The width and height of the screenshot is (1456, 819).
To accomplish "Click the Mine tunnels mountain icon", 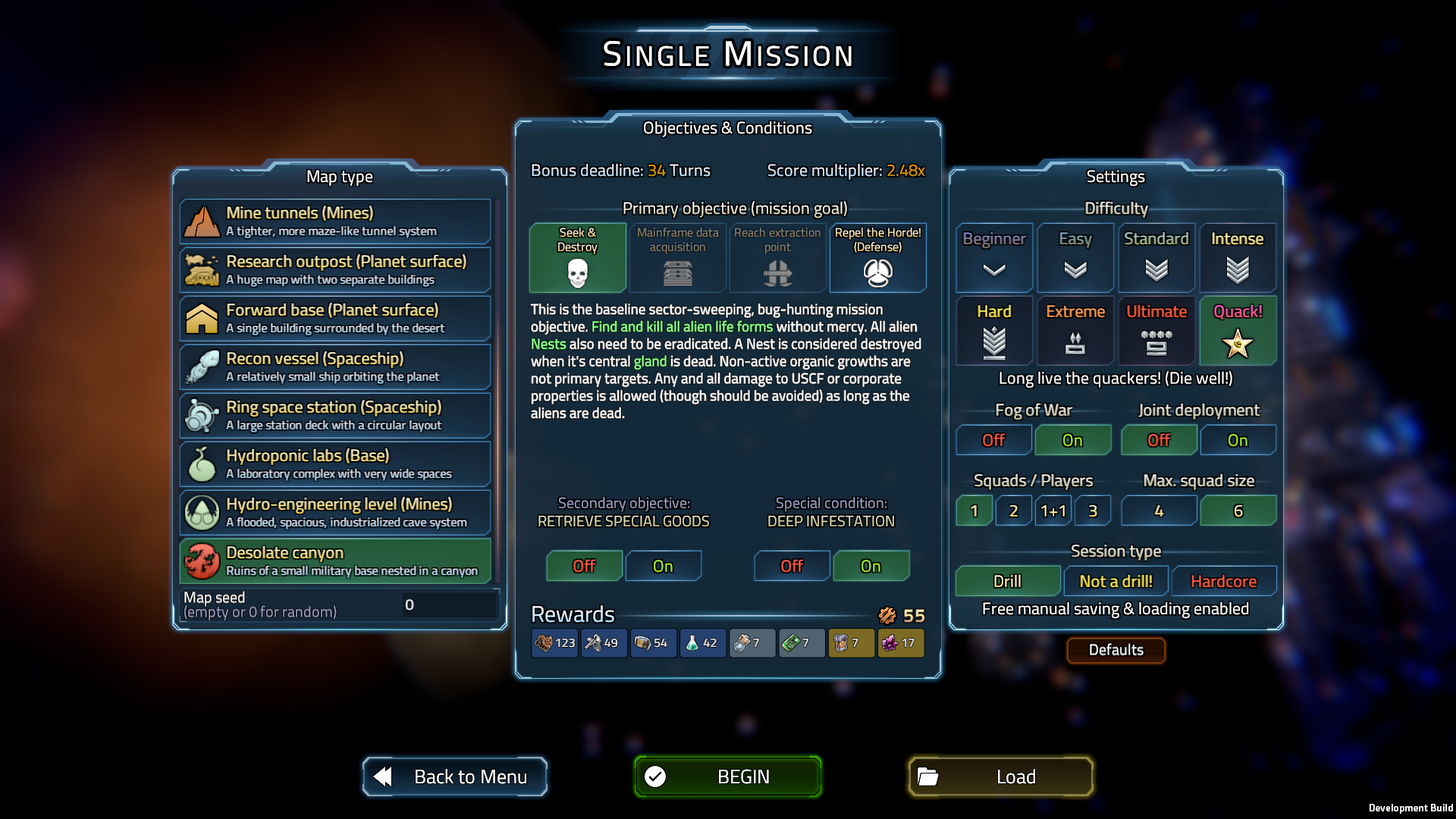I will tap(202, 221).
